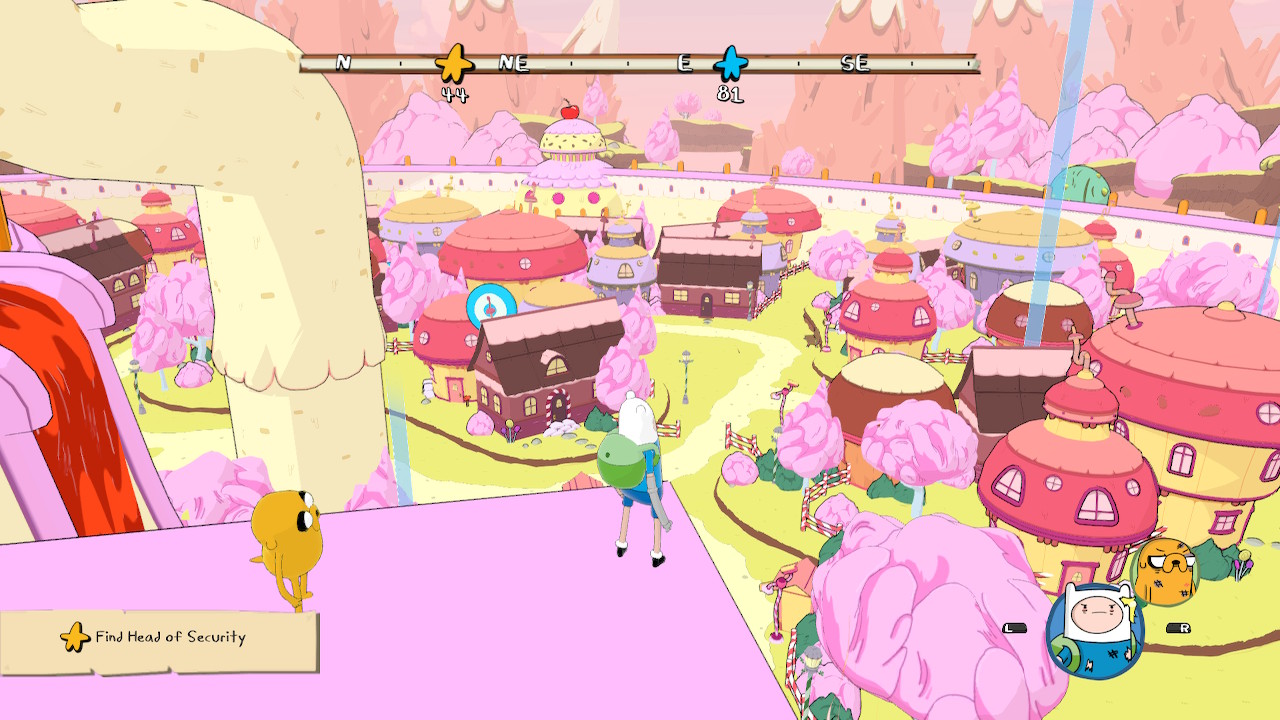
Task: Click the compass bar
Action: click(600, 63)
